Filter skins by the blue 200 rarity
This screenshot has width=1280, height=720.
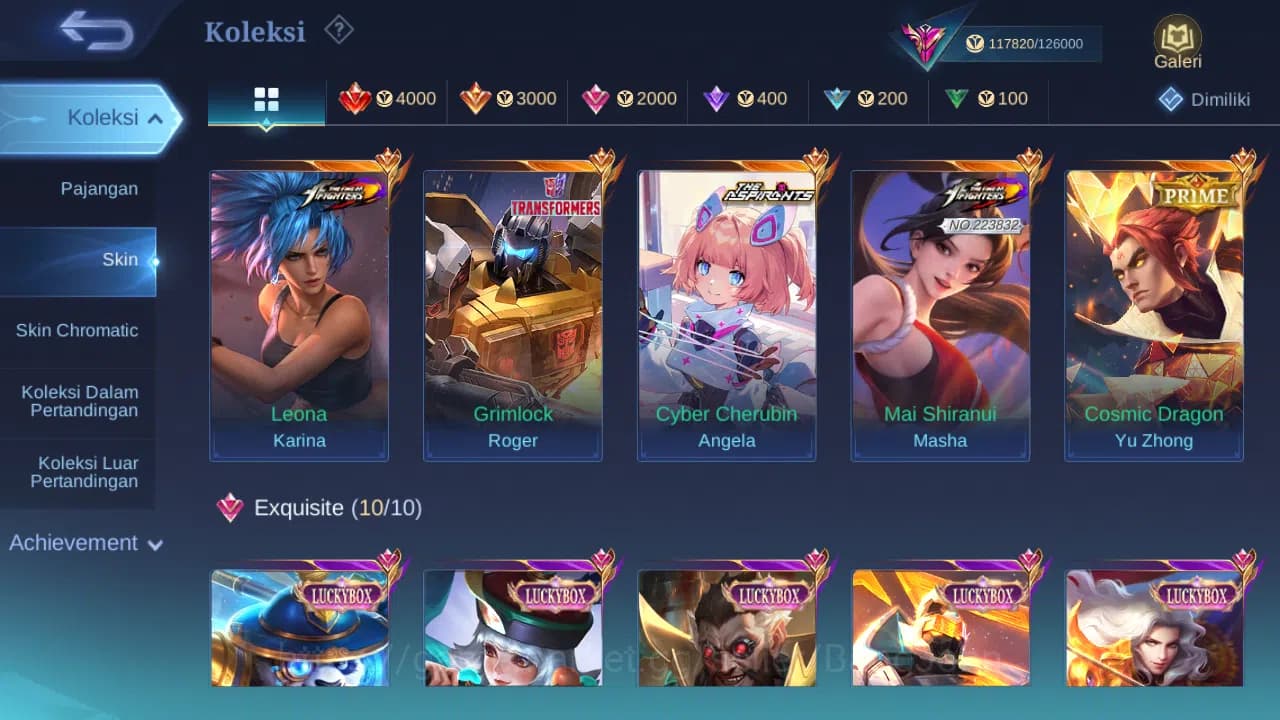[868, 98]
